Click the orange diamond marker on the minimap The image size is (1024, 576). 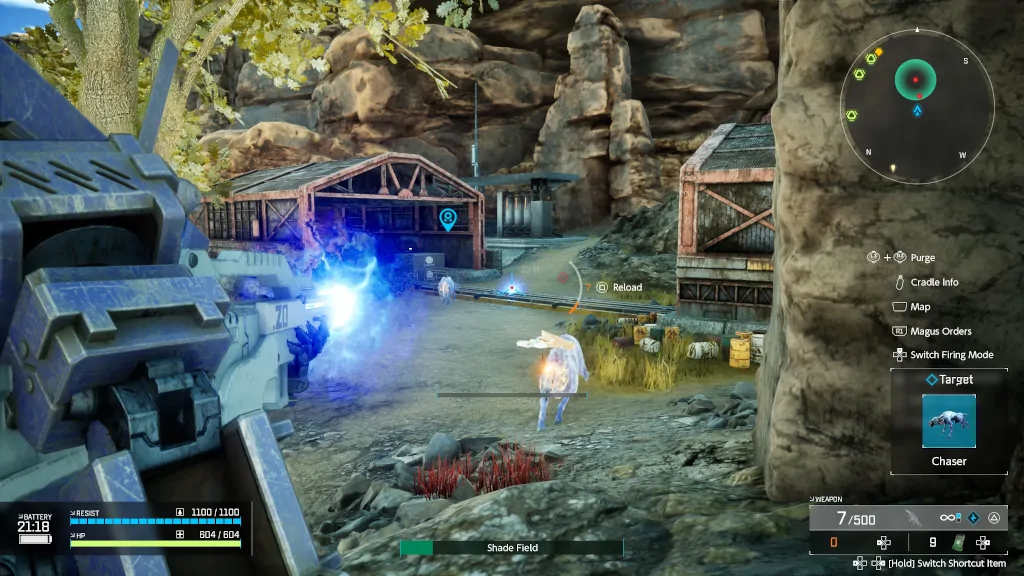click(879, 51)
